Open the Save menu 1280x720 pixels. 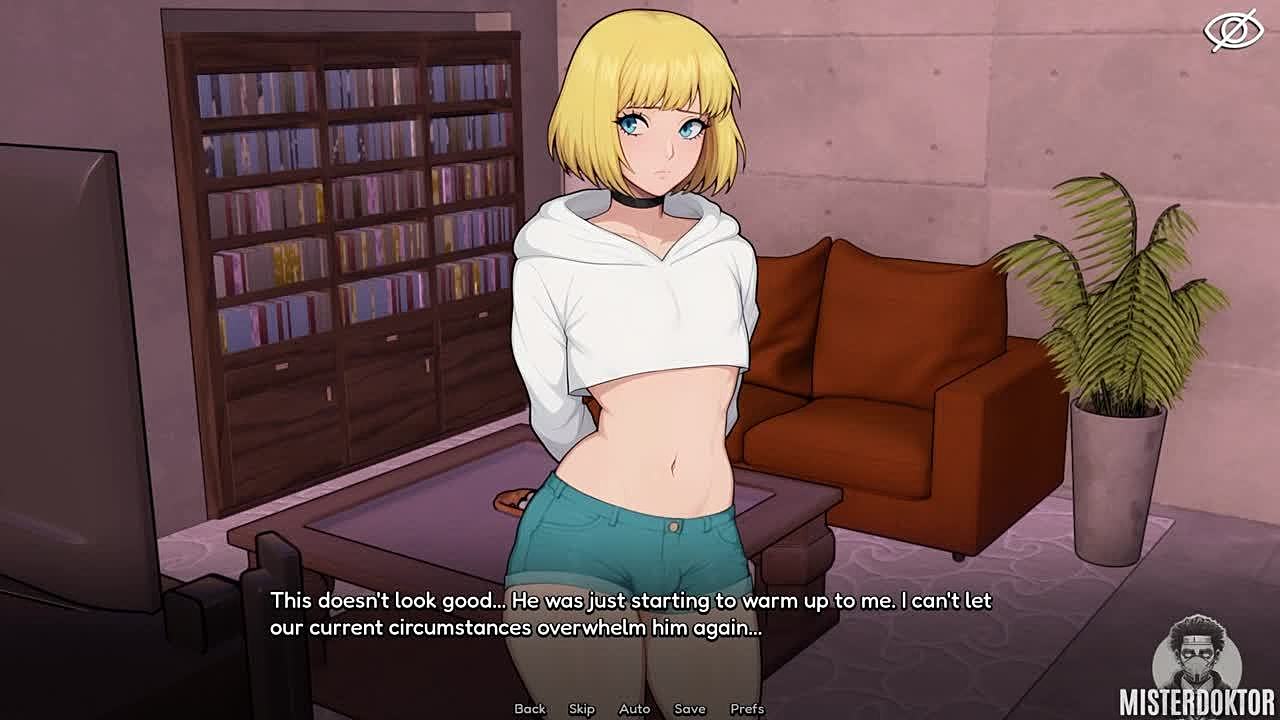pyautogui.click(x=690, y=709)
